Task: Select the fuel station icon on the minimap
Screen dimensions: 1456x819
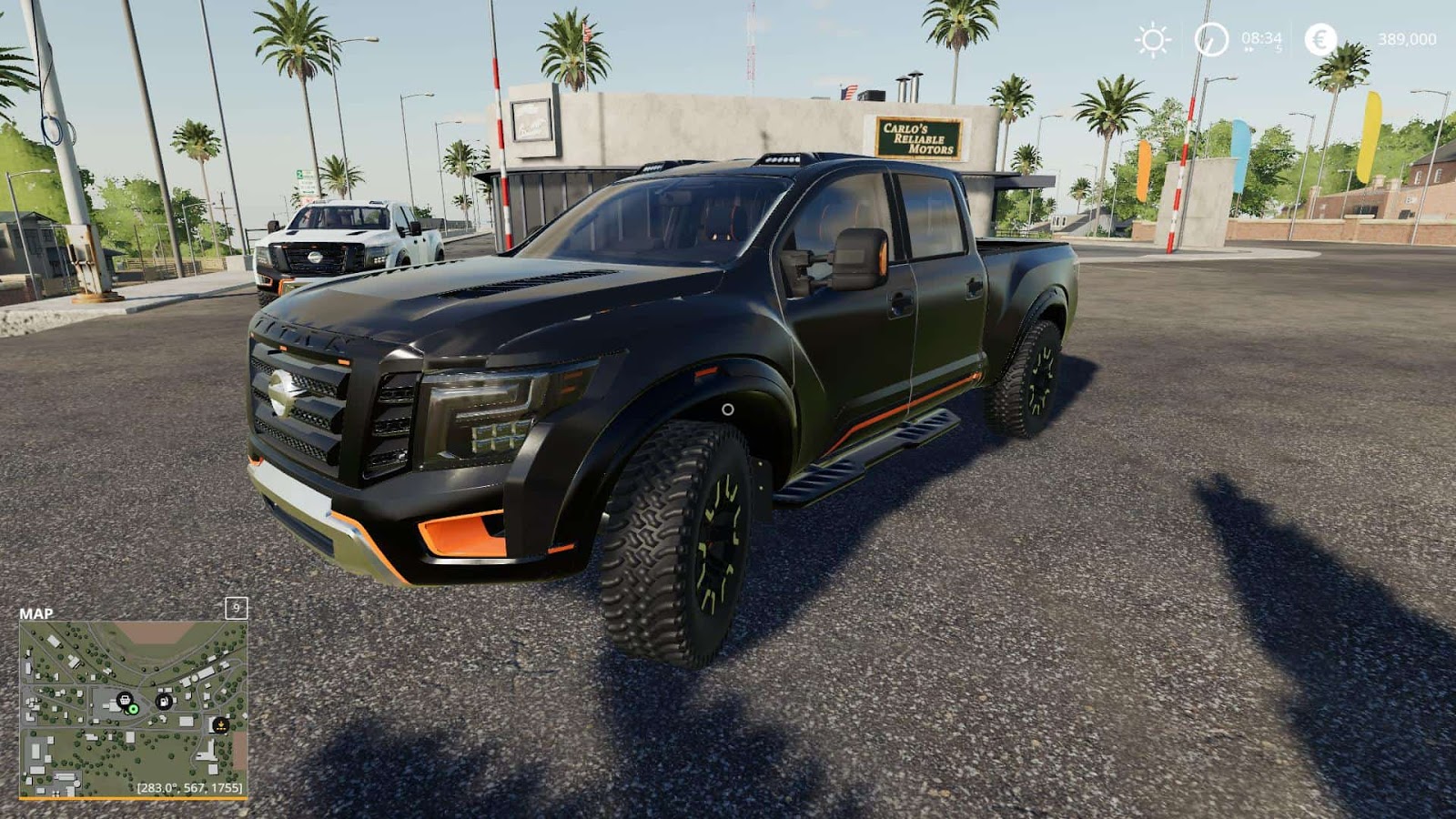Action: pos(164,702)
